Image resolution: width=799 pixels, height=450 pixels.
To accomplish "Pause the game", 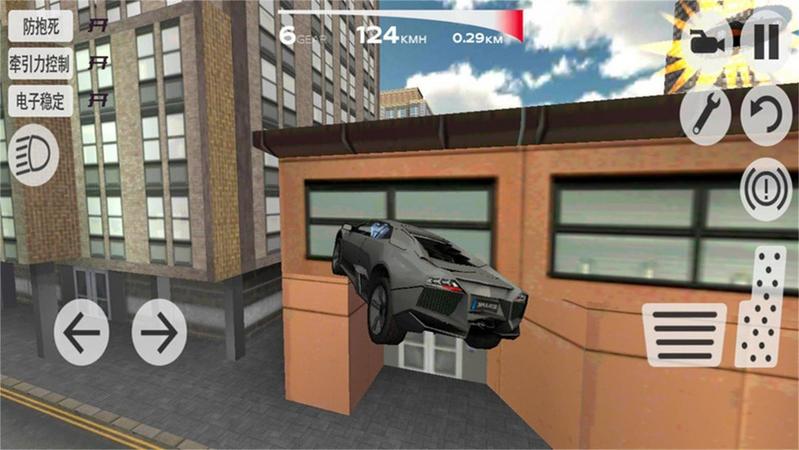I will pos(765,43).
